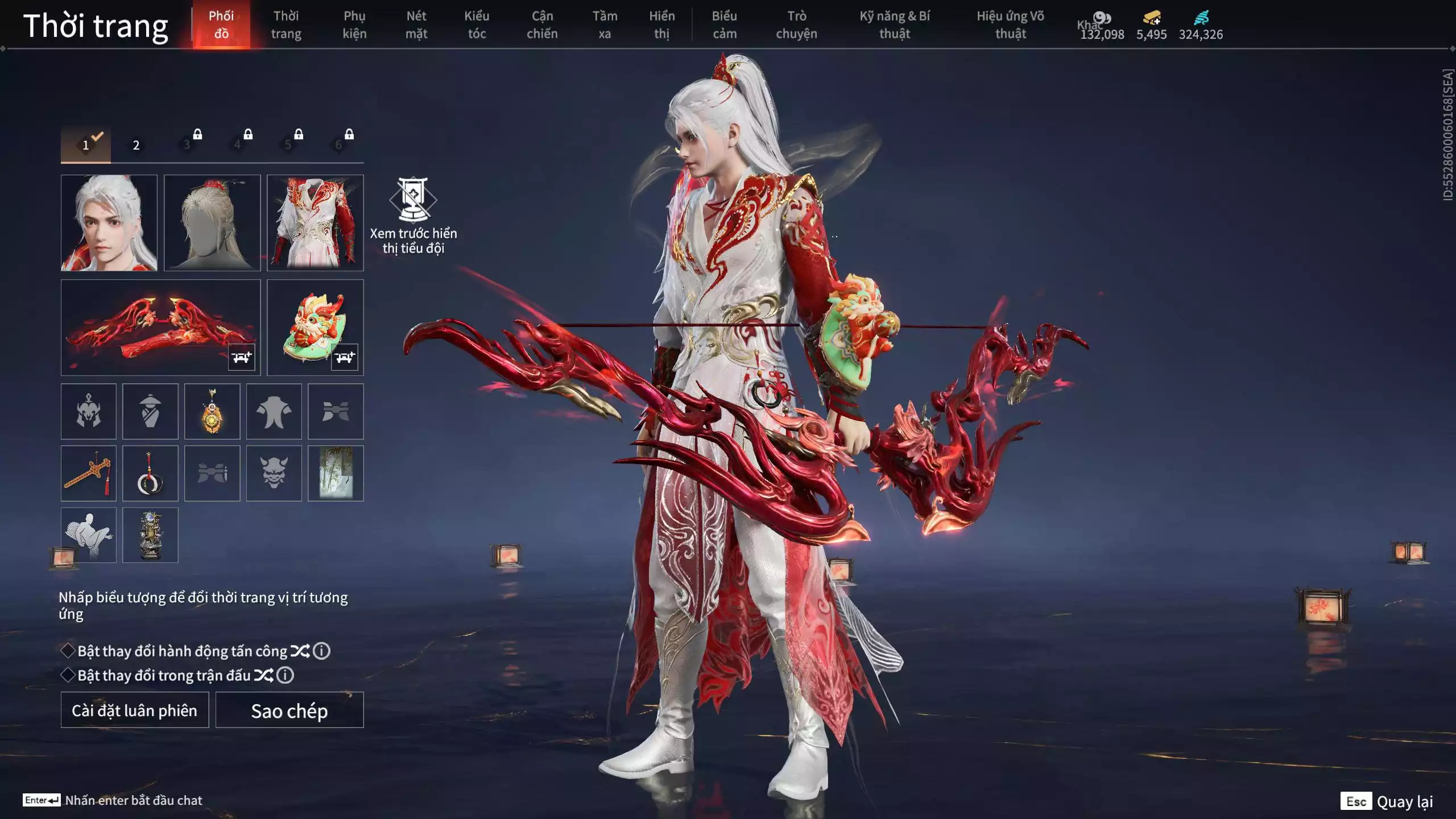Image resolution: width=1456 pixels, height=819 pixels.
Task: Choose outfit preset number 2
Action: click(136, 145)
